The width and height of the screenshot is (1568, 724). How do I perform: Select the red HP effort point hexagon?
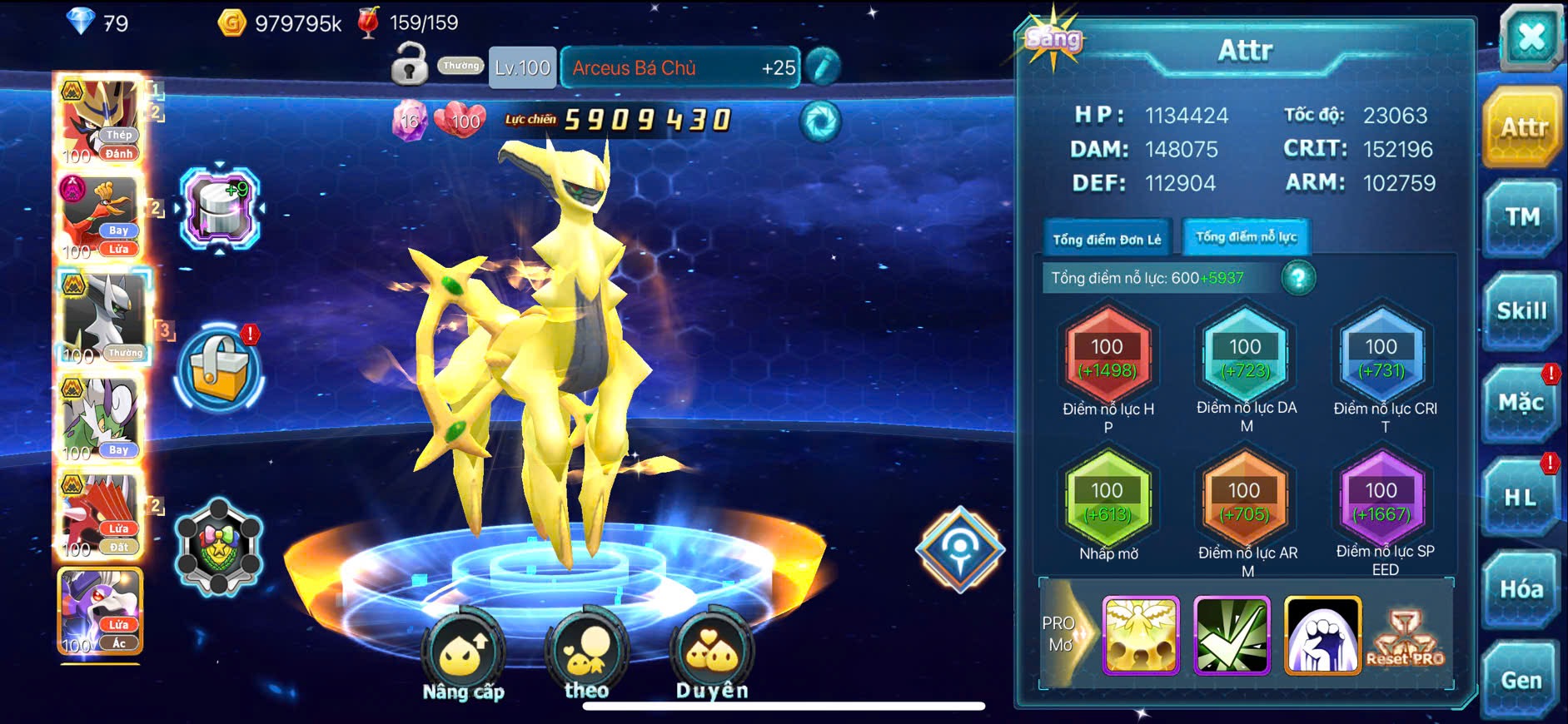coord(1107,358)
